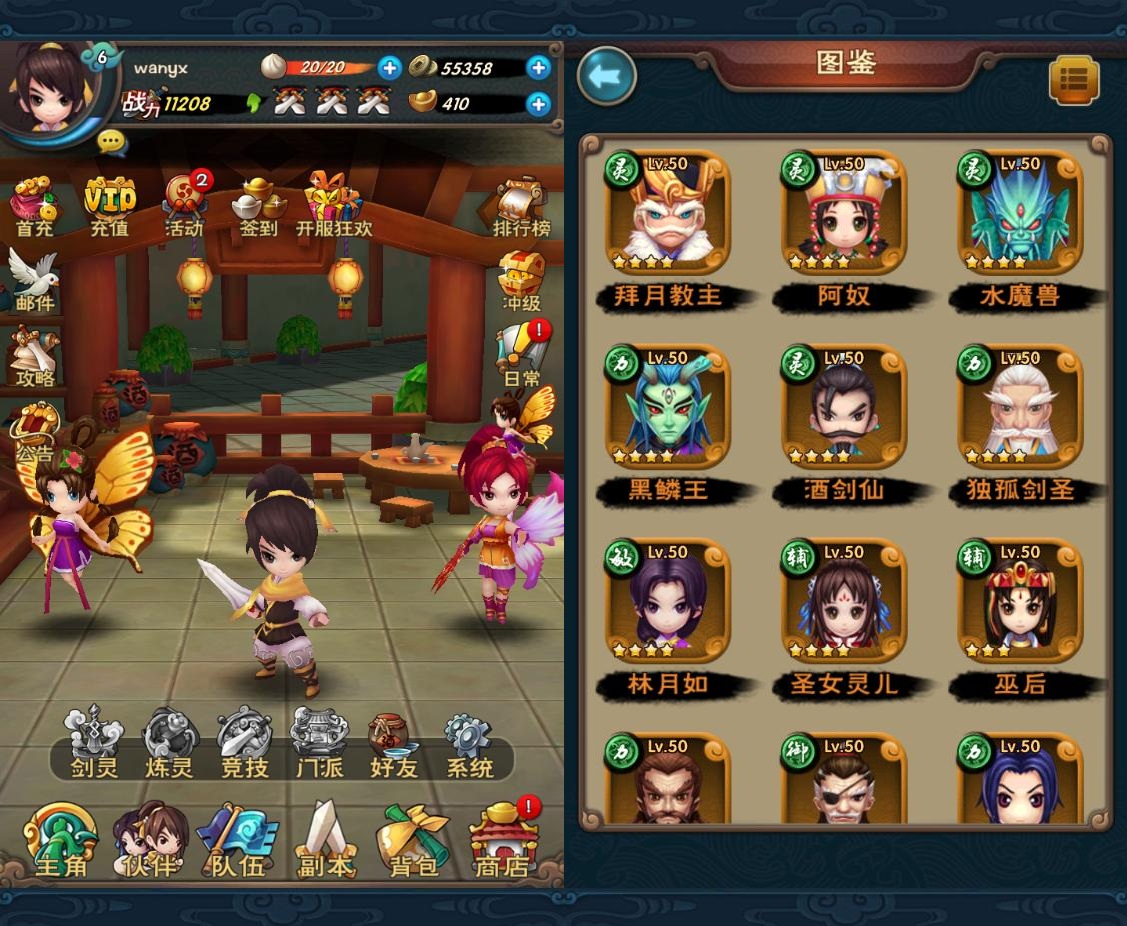This screenshot has height=926, width=1127.
Task: Visit the 商店 shop
Action: click(x=502, y=840)
